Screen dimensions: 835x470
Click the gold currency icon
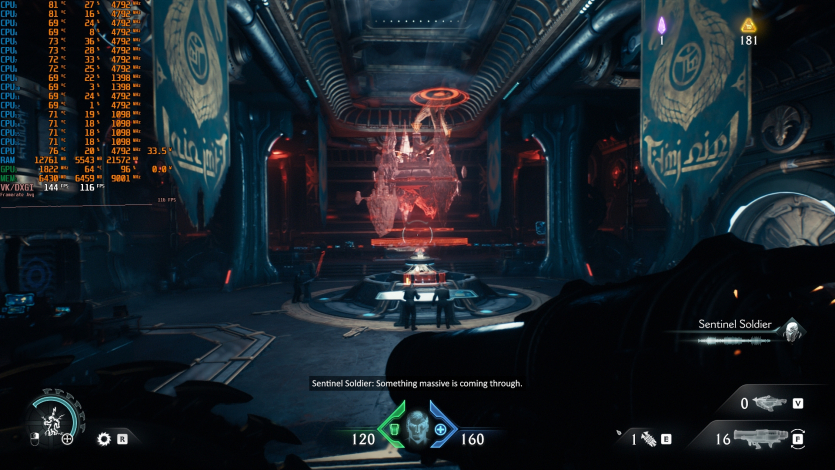(748, 25)
